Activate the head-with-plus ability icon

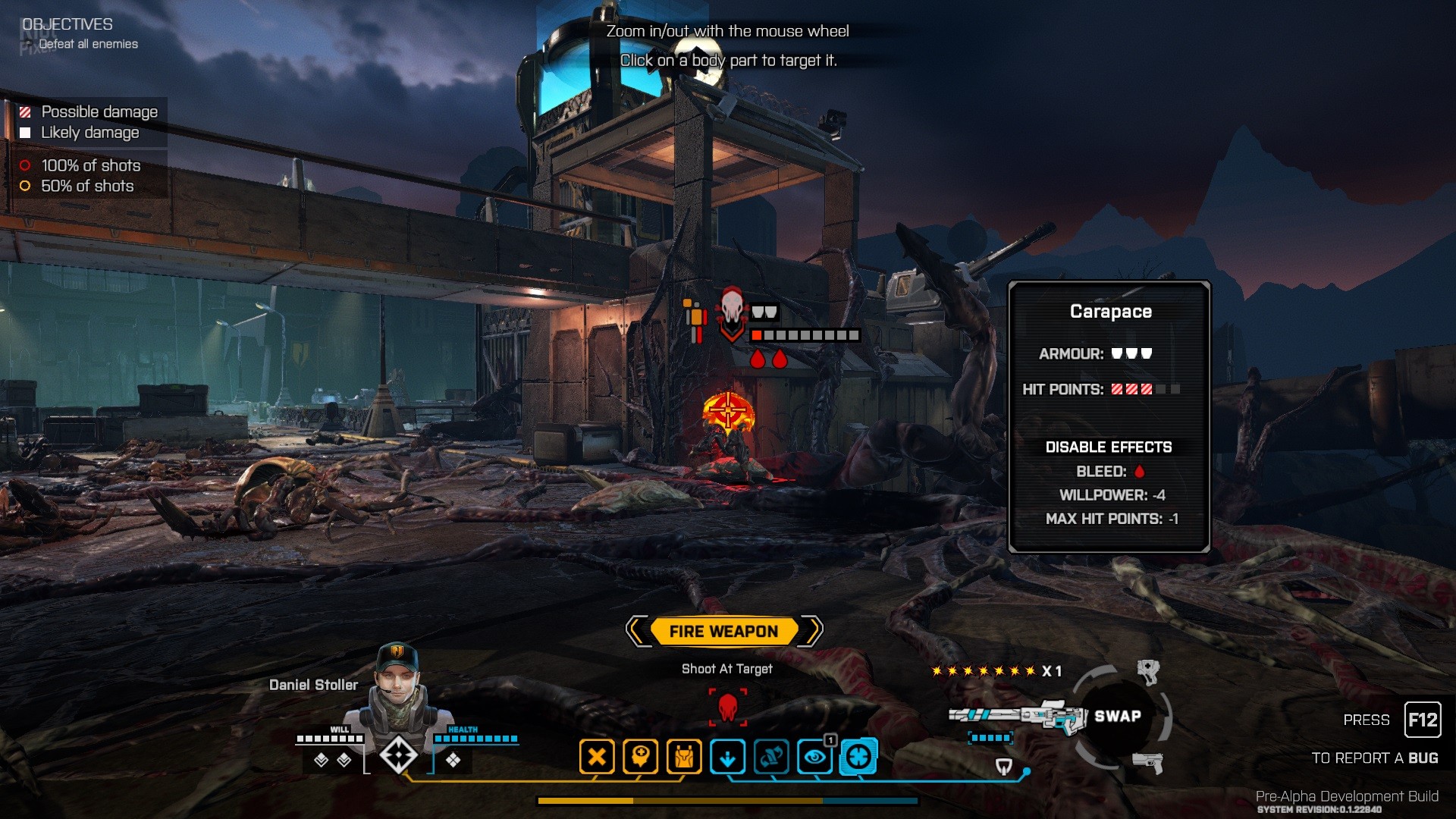click(640, 757)
